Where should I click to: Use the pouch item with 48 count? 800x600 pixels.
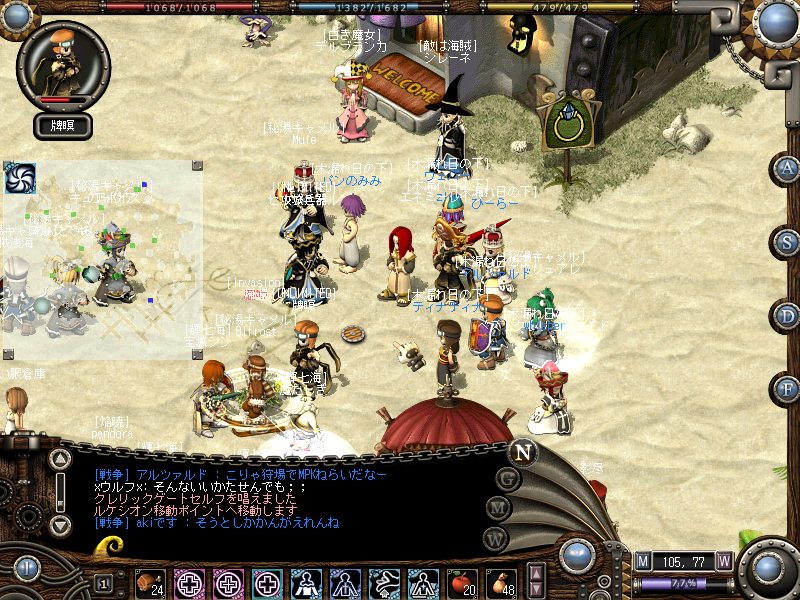[x=501, y=582]
